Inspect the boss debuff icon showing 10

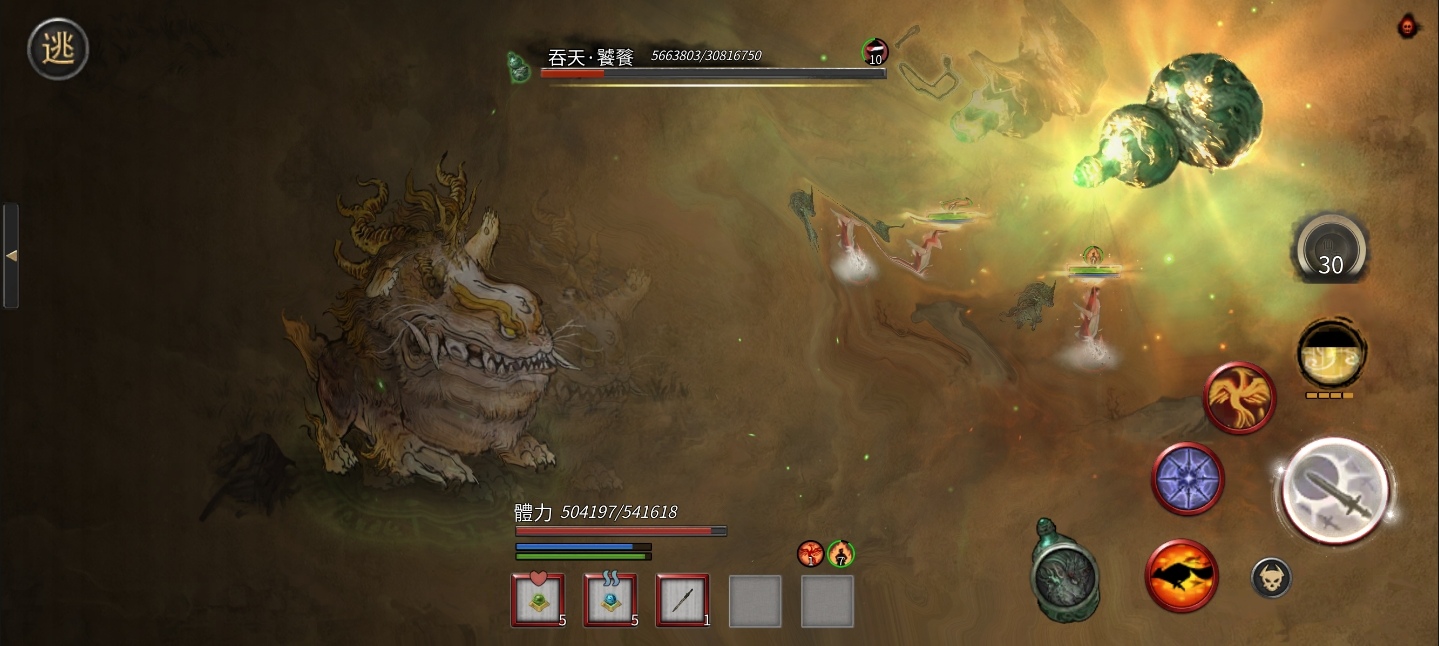click(x=875, y=52)
